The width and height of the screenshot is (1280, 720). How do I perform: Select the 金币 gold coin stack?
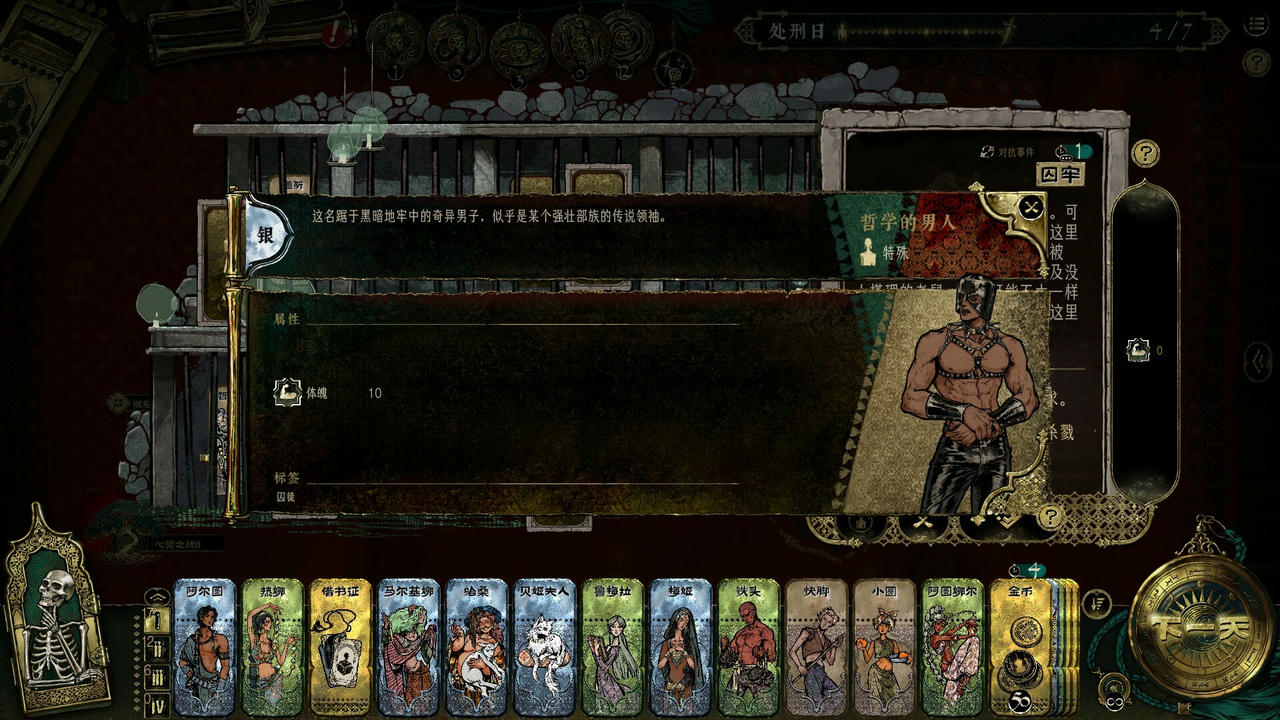point(1022,647)
